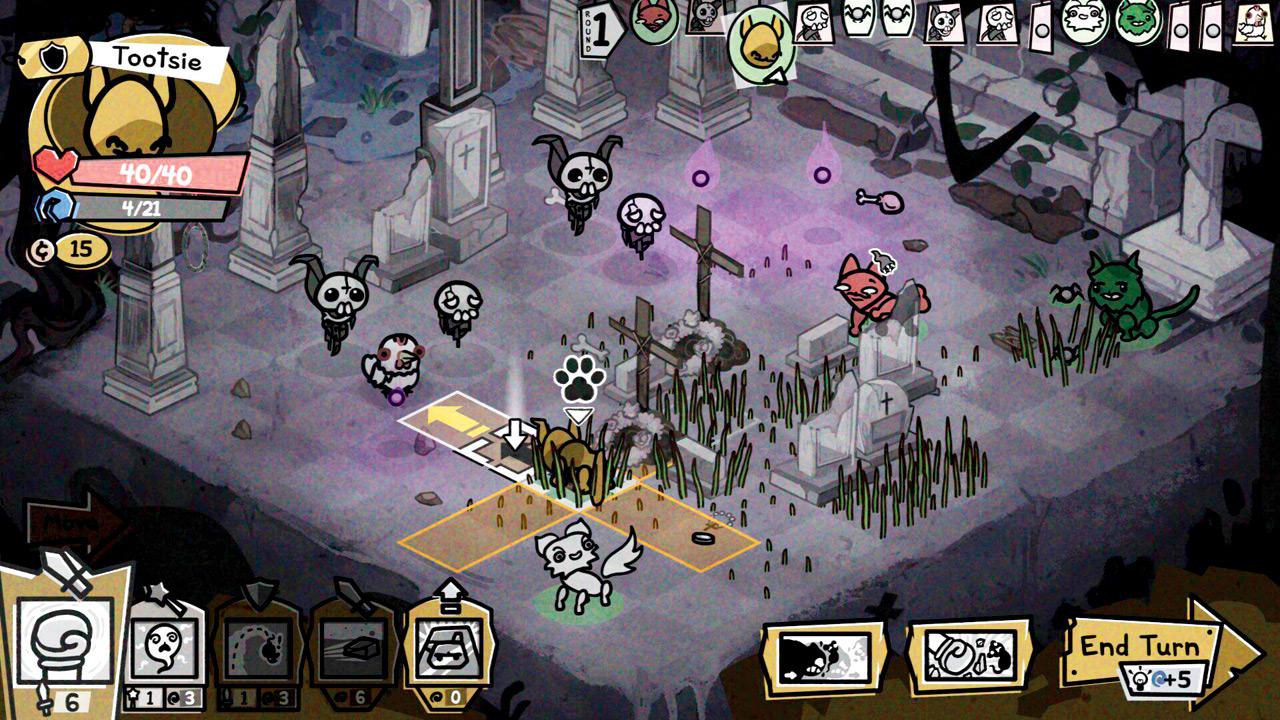Activate the scared ghost spell ability
The image size is (1280, 720).
coord(163,647)
